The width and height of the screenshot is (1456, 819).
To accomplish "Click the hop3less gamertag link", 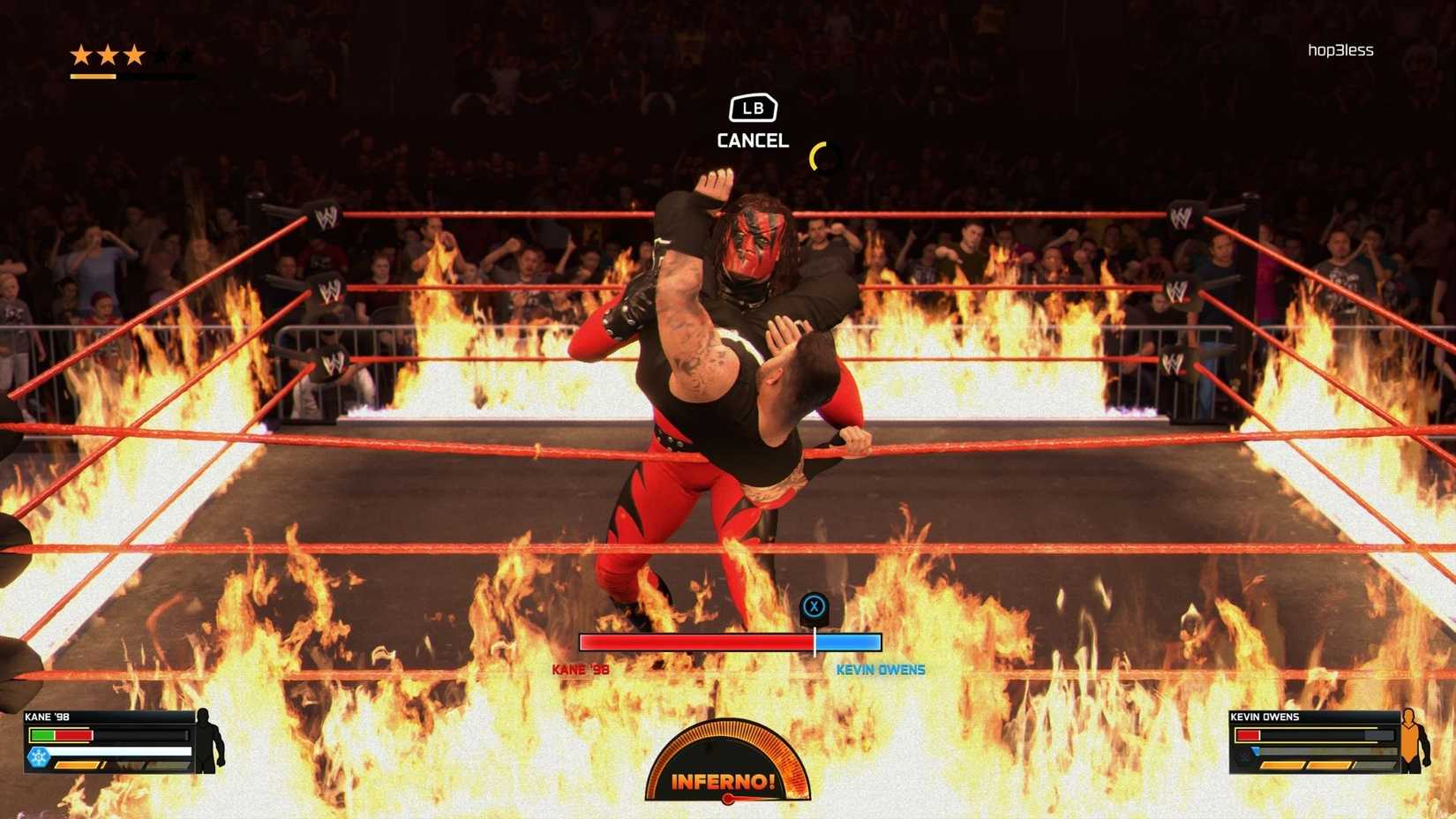I will 1340,49.
